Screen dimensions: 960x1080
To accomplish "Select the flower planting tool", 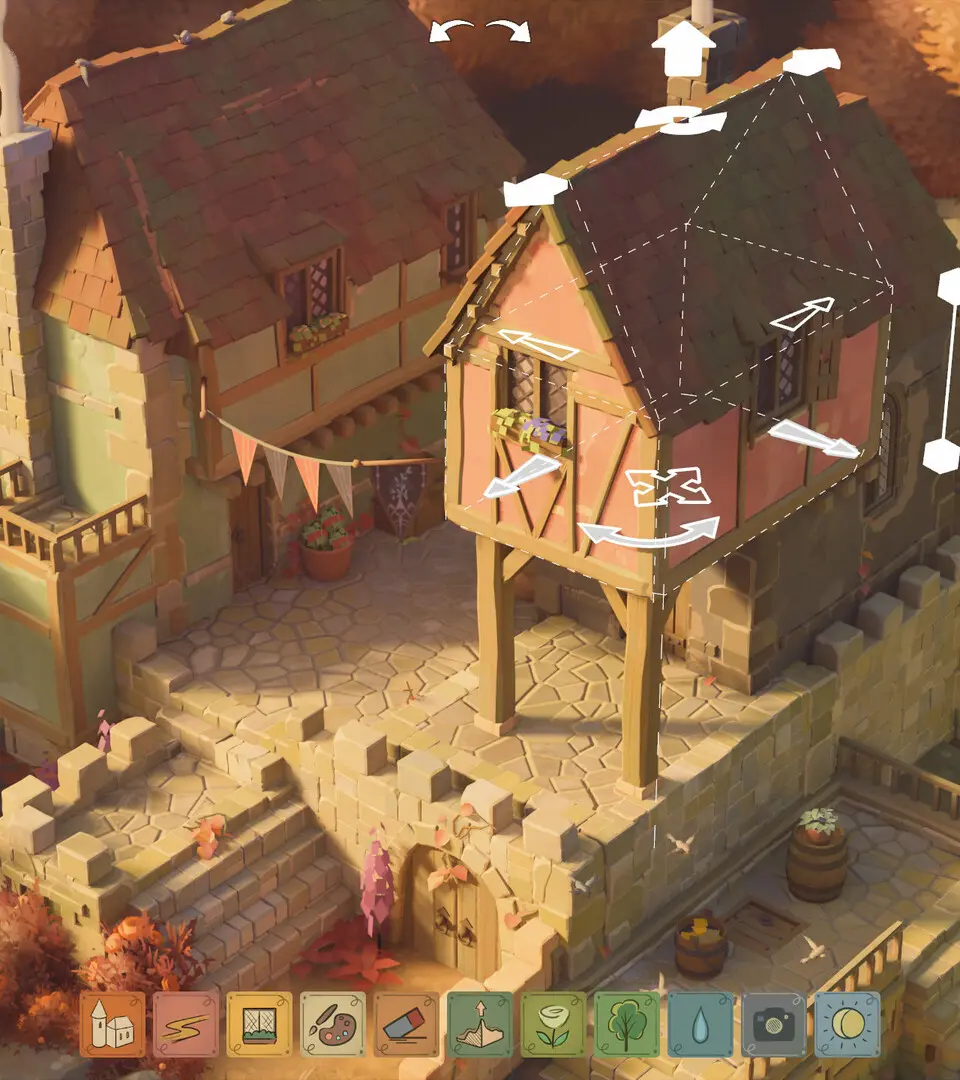I will (554, 1024).
